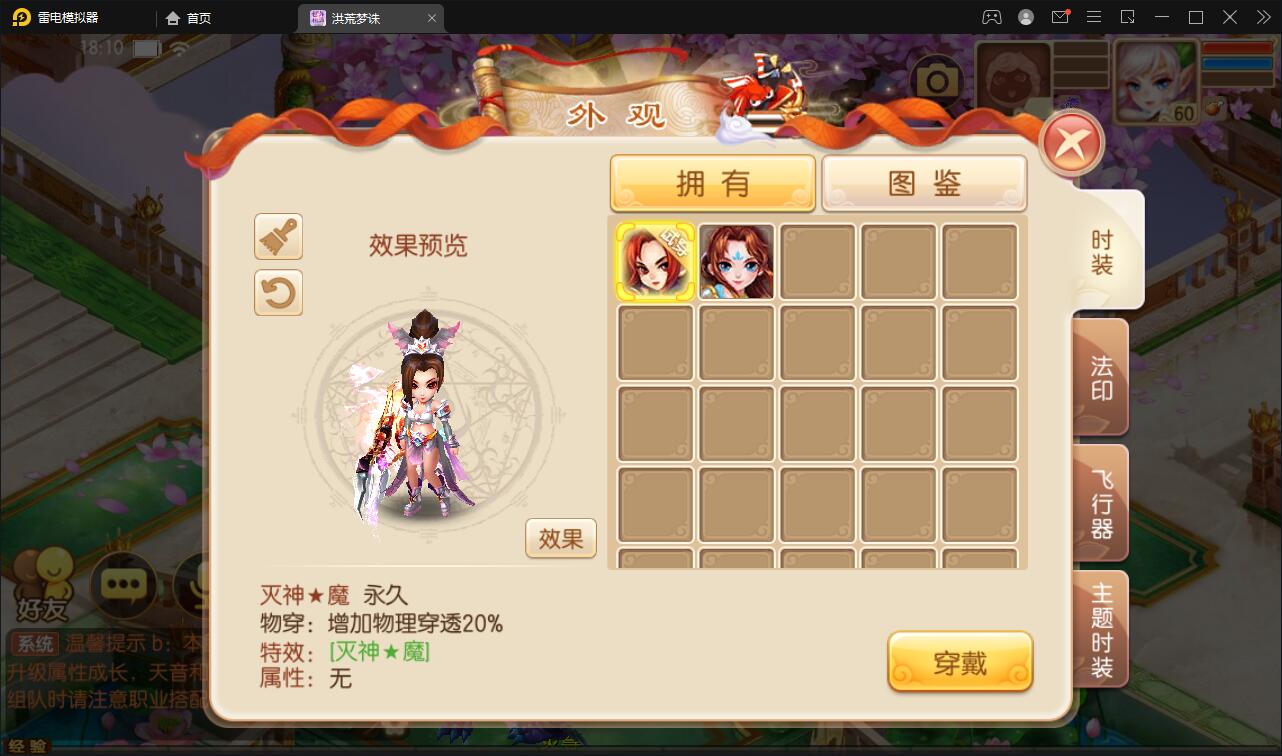This screenshot has width=1282, height=756.
Task: Select the dye brush icon beside the effect preview
Action: pos(278,237)
